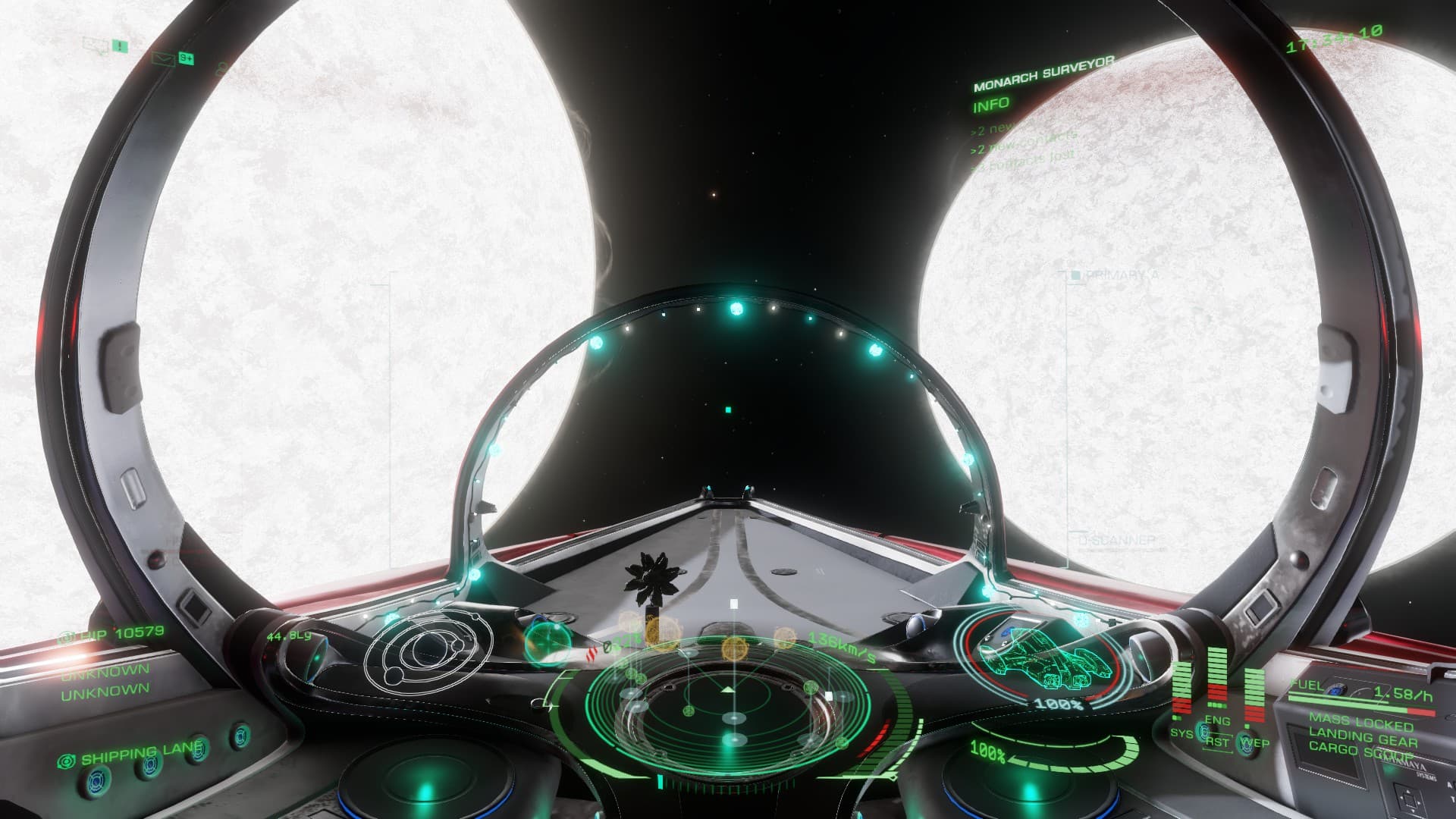Divert power to ENG capacitor
The image size is (1456, 819).
[1216, 720]
